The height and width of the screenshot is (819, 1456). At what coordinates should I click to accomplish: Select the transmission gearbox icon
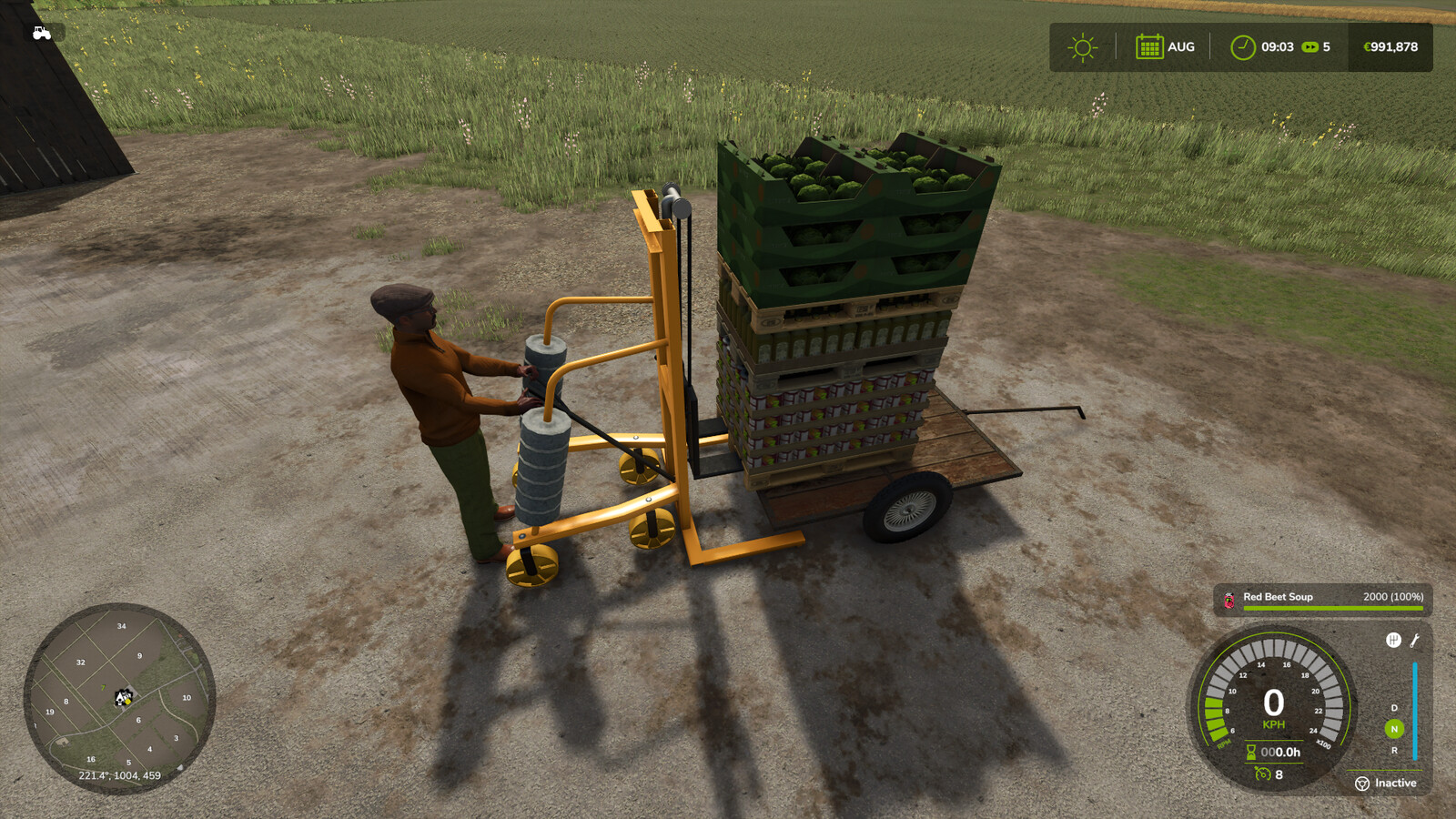[1393, 640]
